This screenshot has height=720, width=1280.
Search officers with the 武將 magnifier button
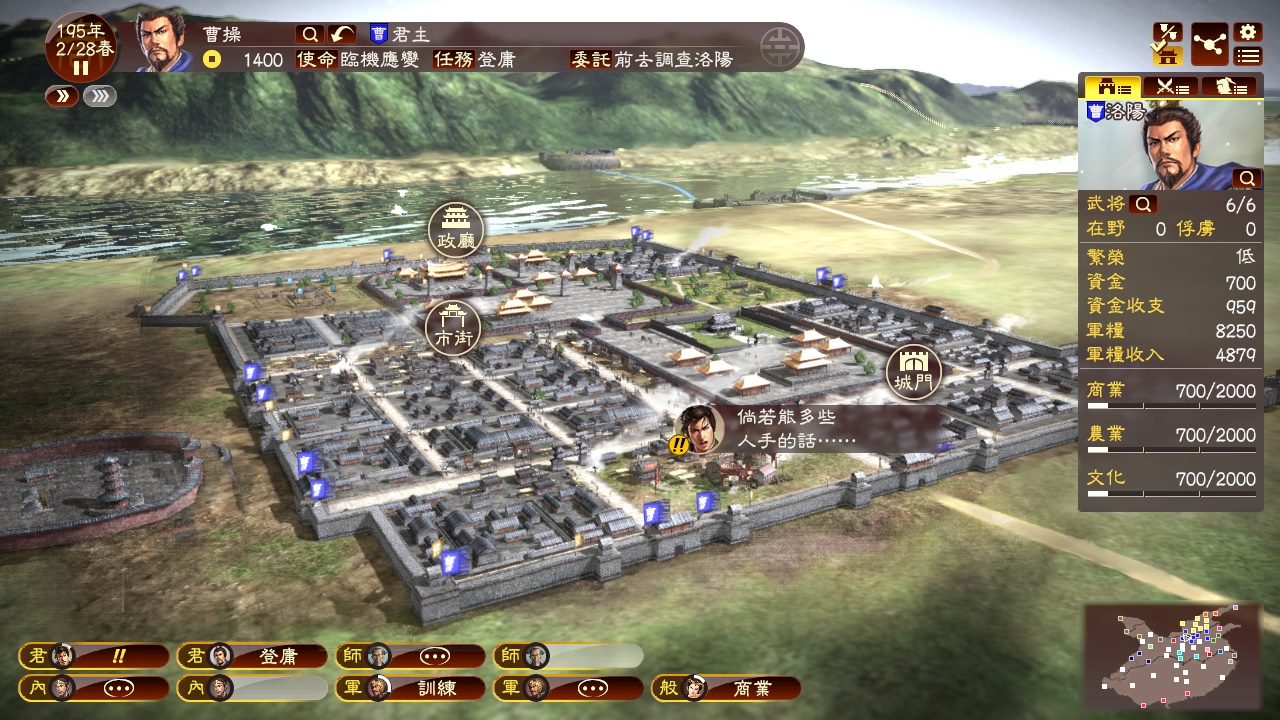[x=1143, y=205]
